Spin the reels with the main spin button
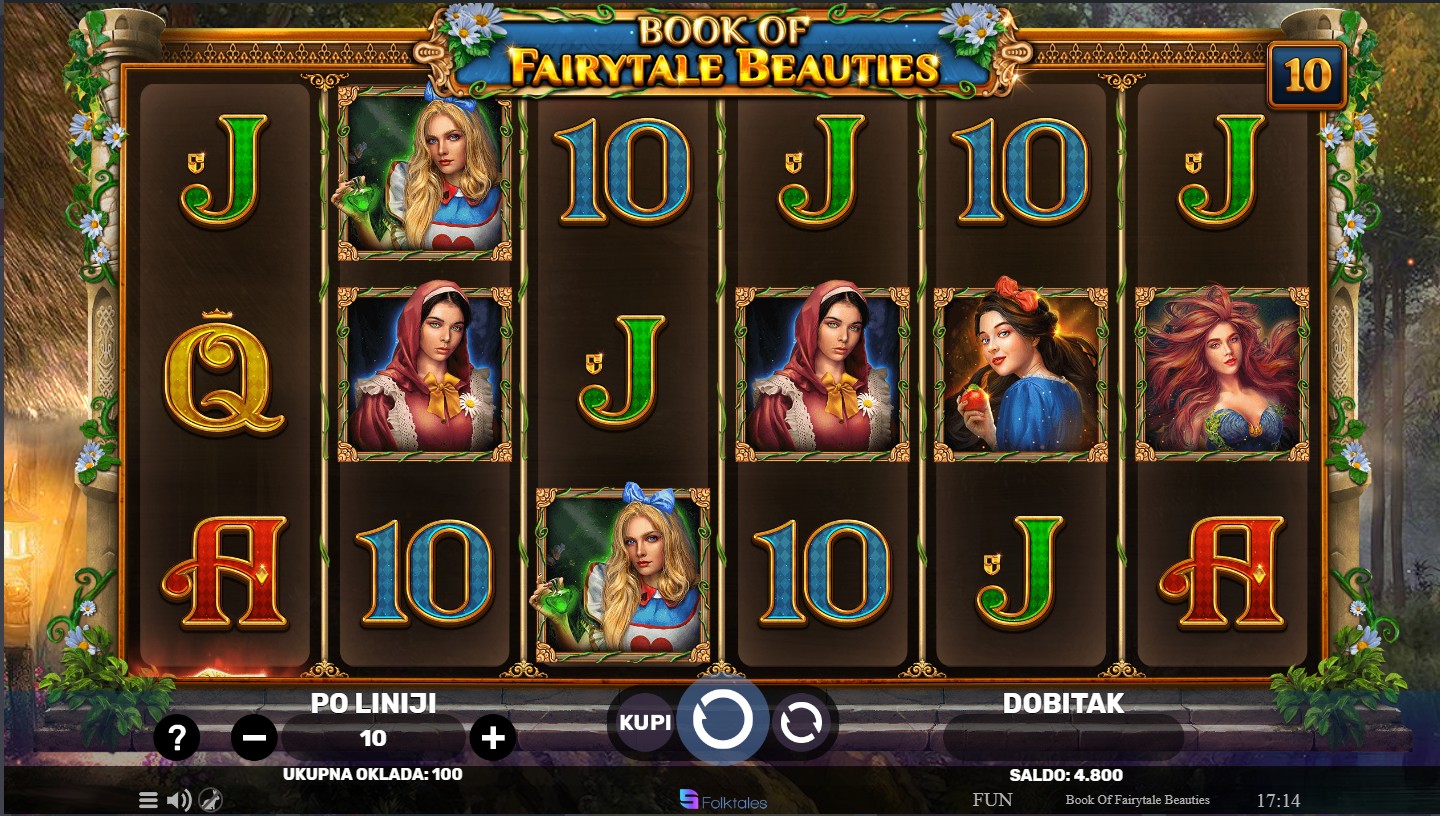The width and height of the screenshot is (1440, 816). pos(722,720)
